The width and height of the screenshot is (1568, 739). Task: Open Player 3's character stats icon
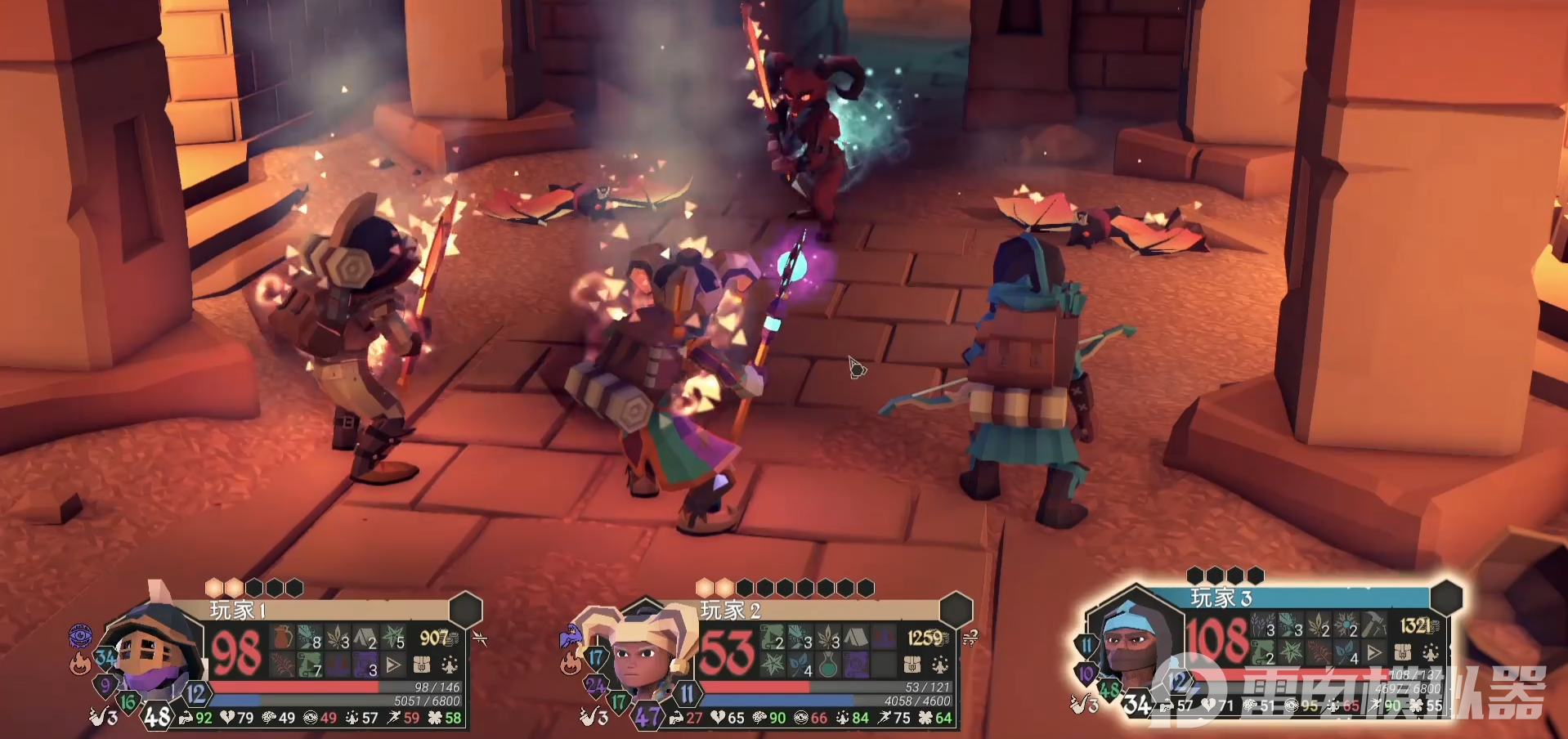point(1431,653)
